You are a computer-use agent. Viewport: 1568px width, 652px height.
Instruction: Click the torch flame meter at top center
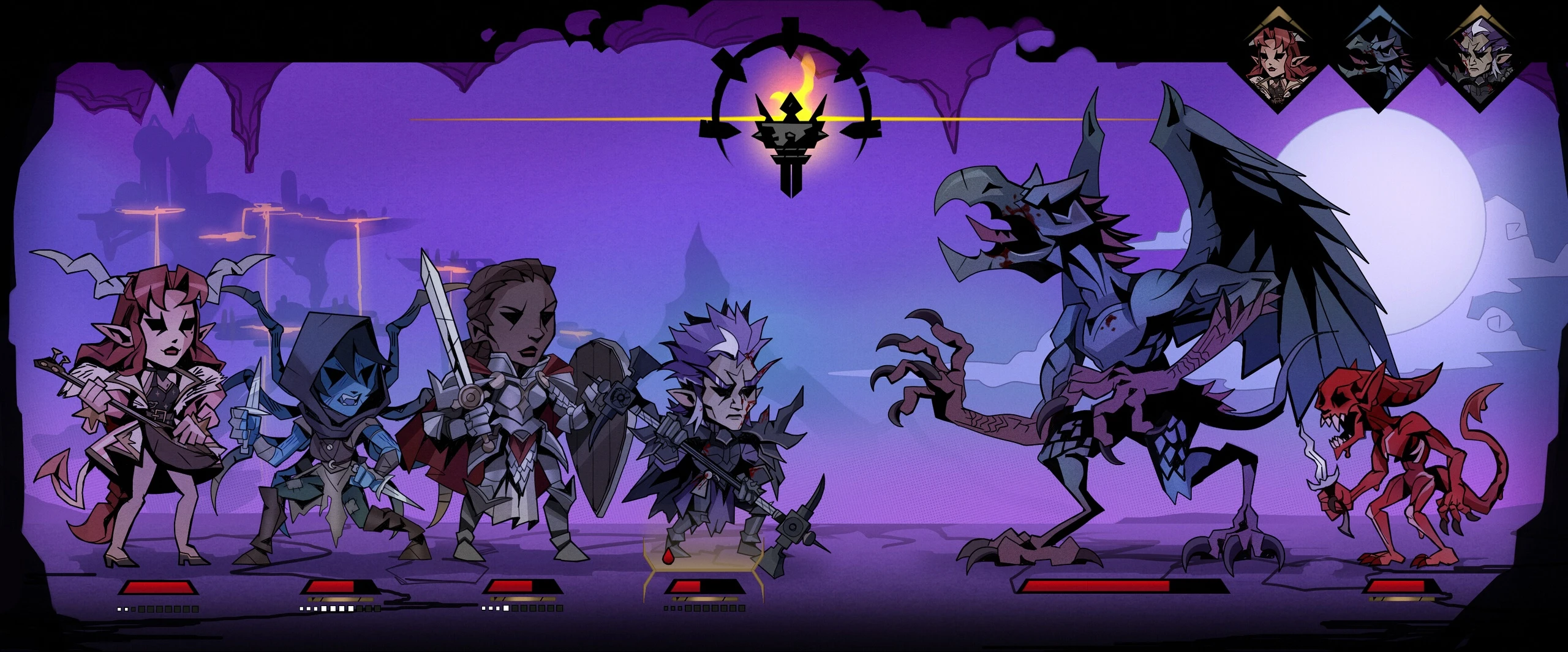pos(793,123)
